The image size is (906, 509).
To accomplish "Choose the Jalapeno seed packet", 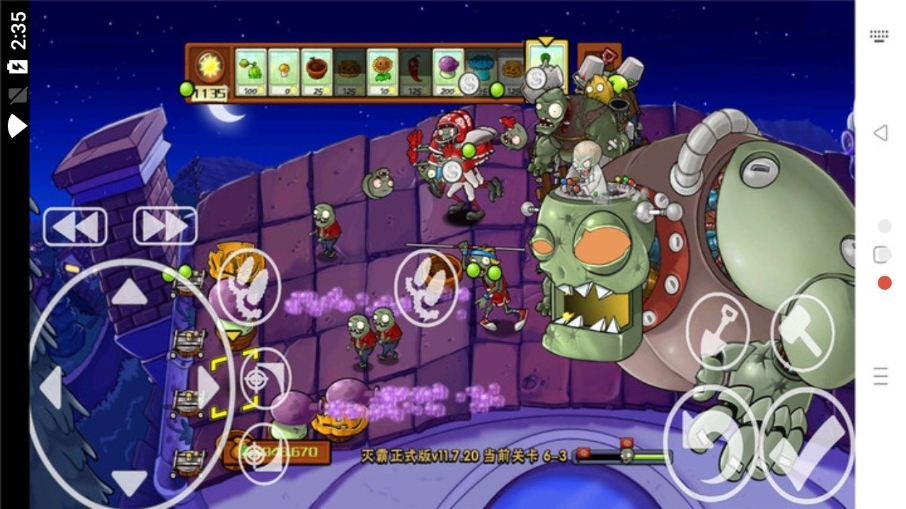I will point(415,73).
